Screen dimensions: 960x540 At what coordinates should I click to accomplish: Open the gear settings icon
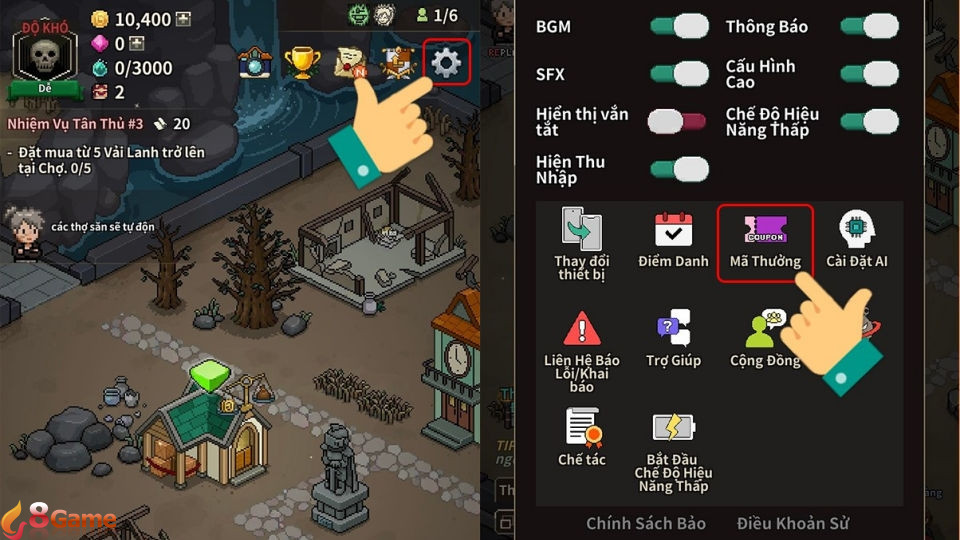click(446, 63)
